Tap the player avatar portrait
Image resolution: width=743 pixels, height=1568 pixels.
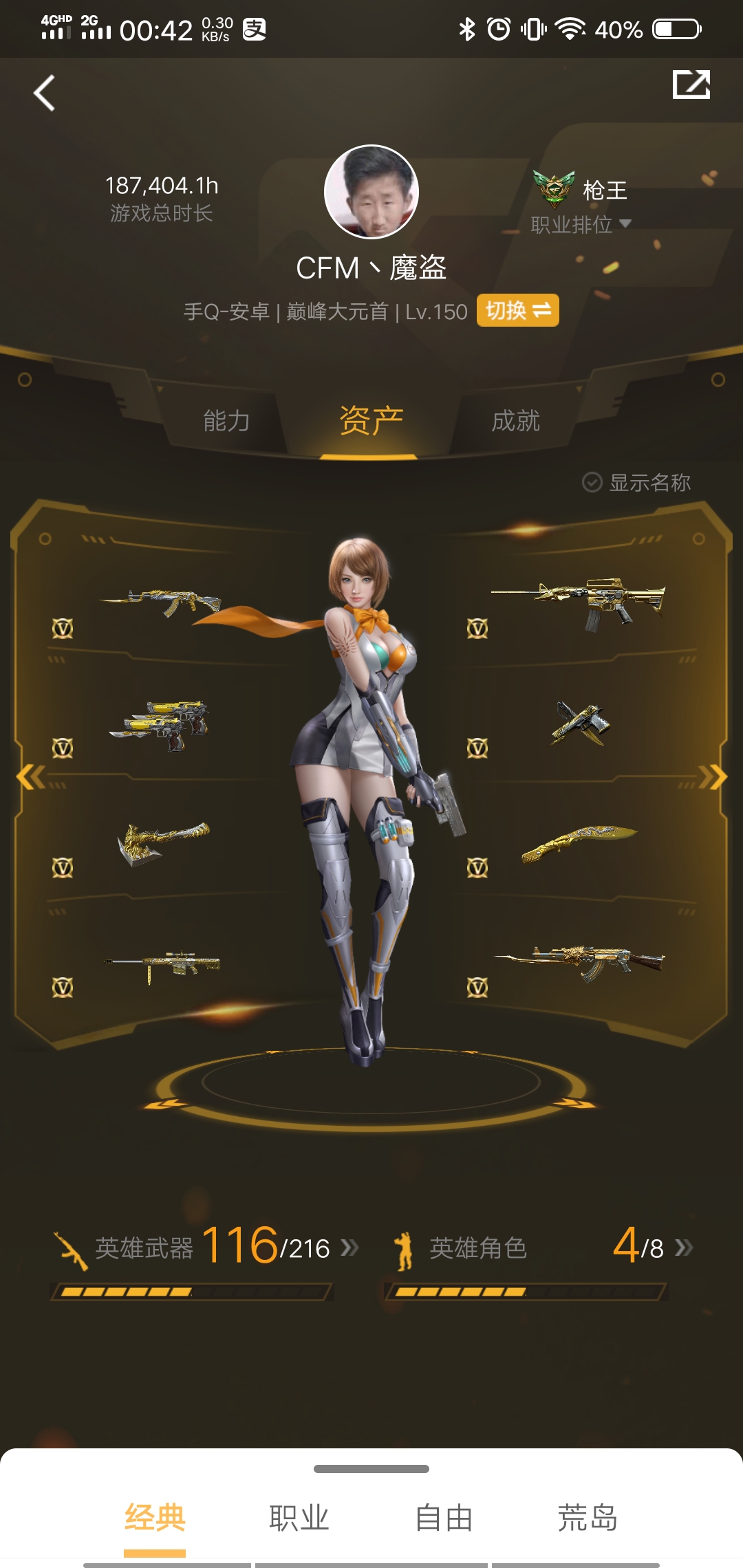pos(371,192)
